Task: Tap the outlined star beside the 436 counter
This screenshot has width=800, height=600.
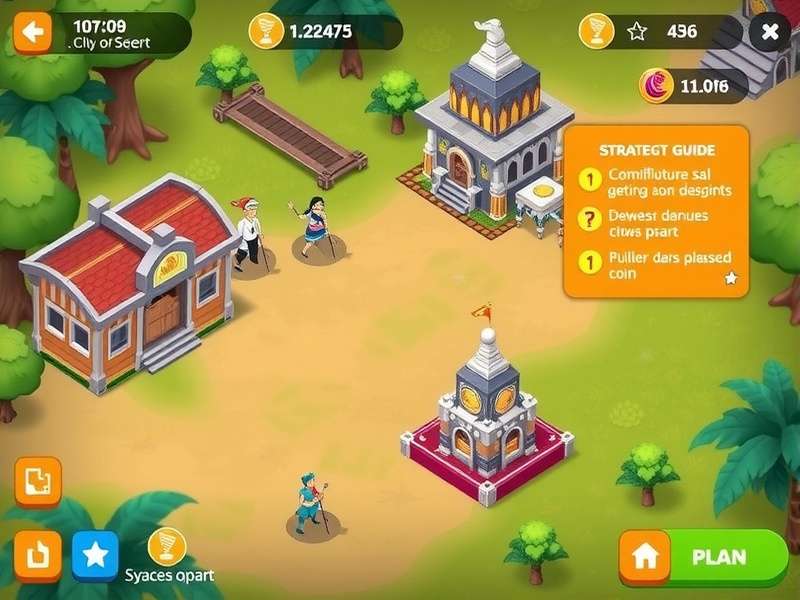Action: pos(638,32)
